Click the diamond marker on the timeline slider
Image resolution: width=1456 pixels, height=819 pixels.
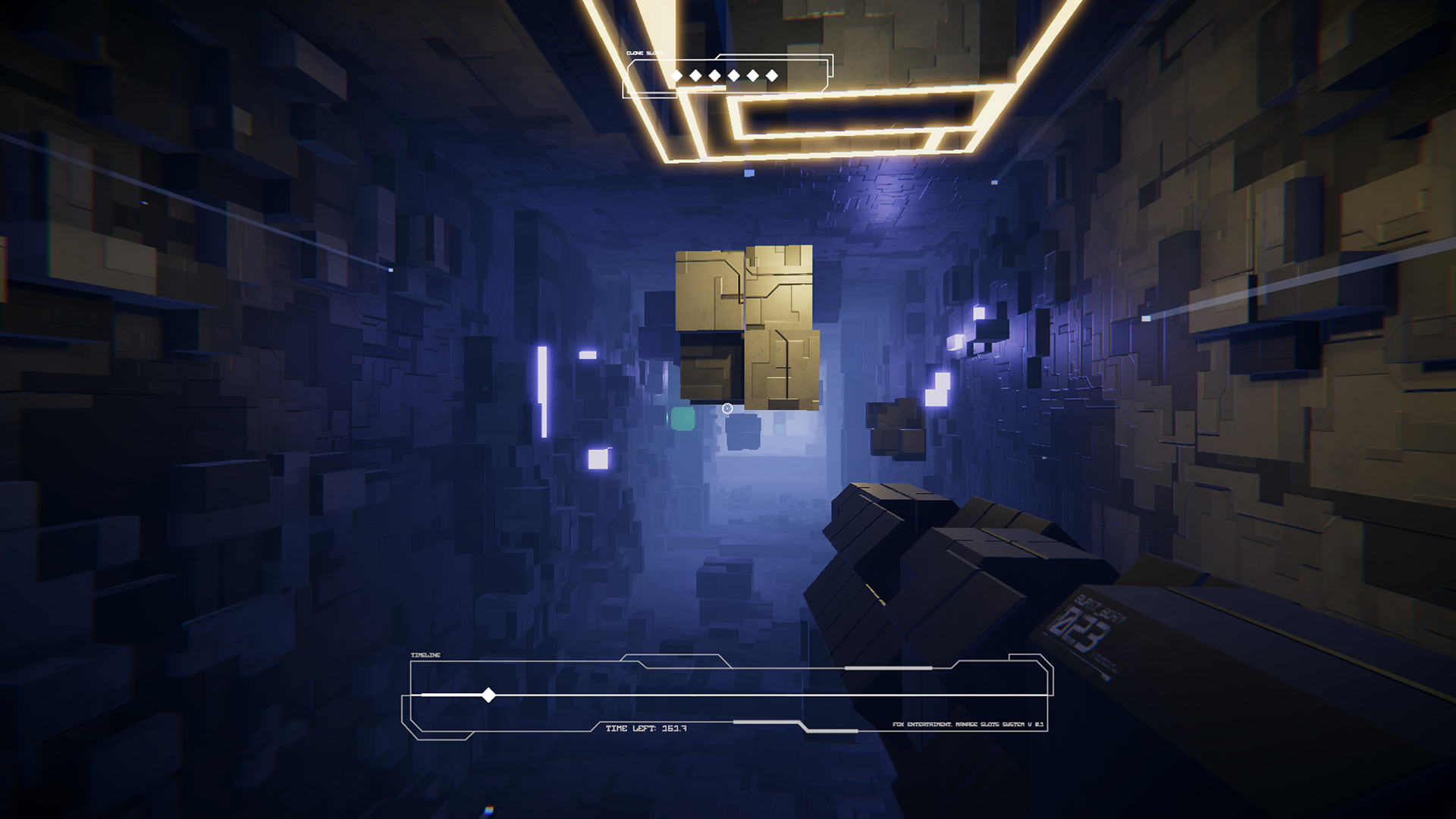(x=489, y=695)
